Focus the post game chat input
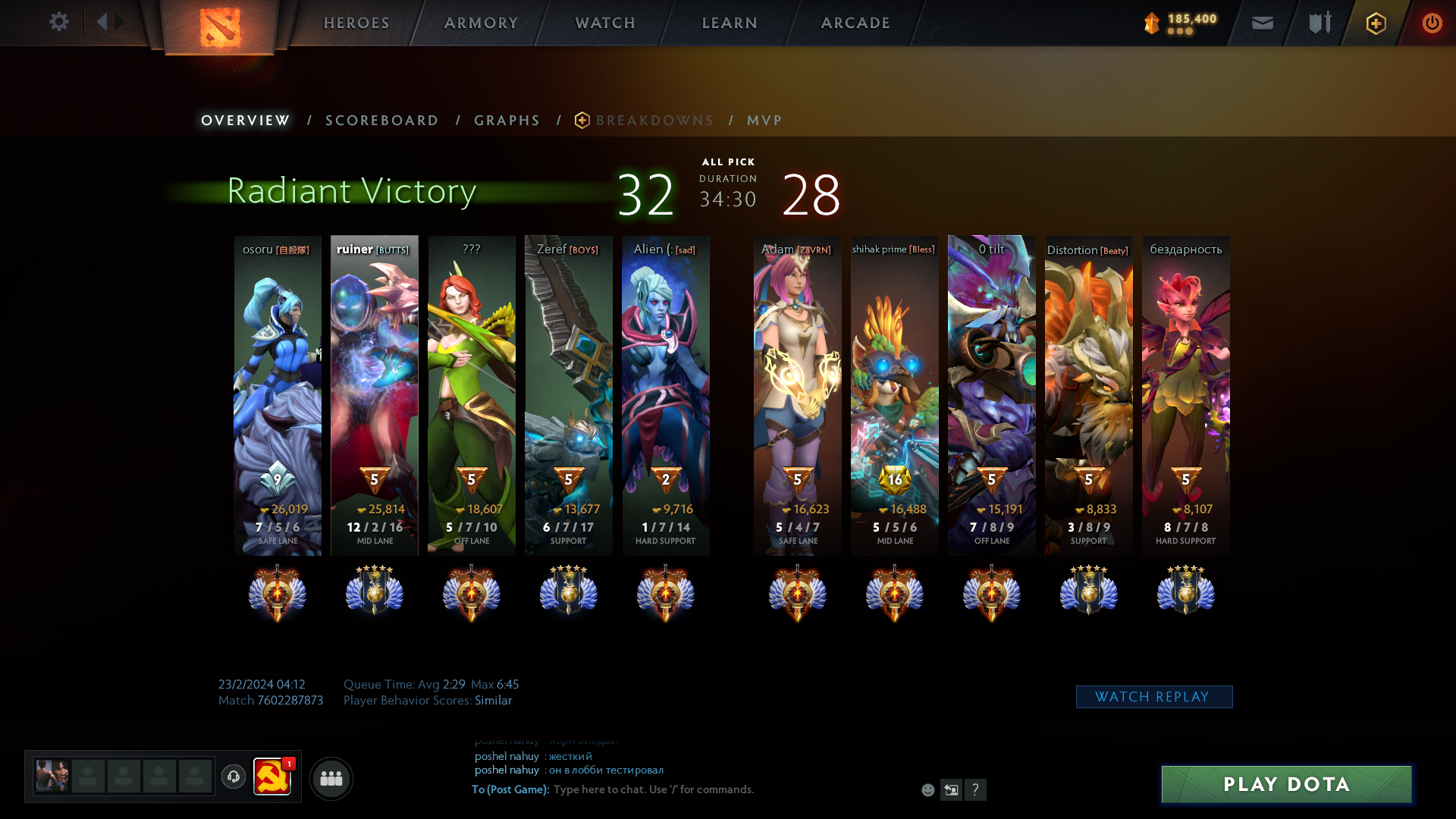This screenshot has width=1456, height=819. point(728,789)
